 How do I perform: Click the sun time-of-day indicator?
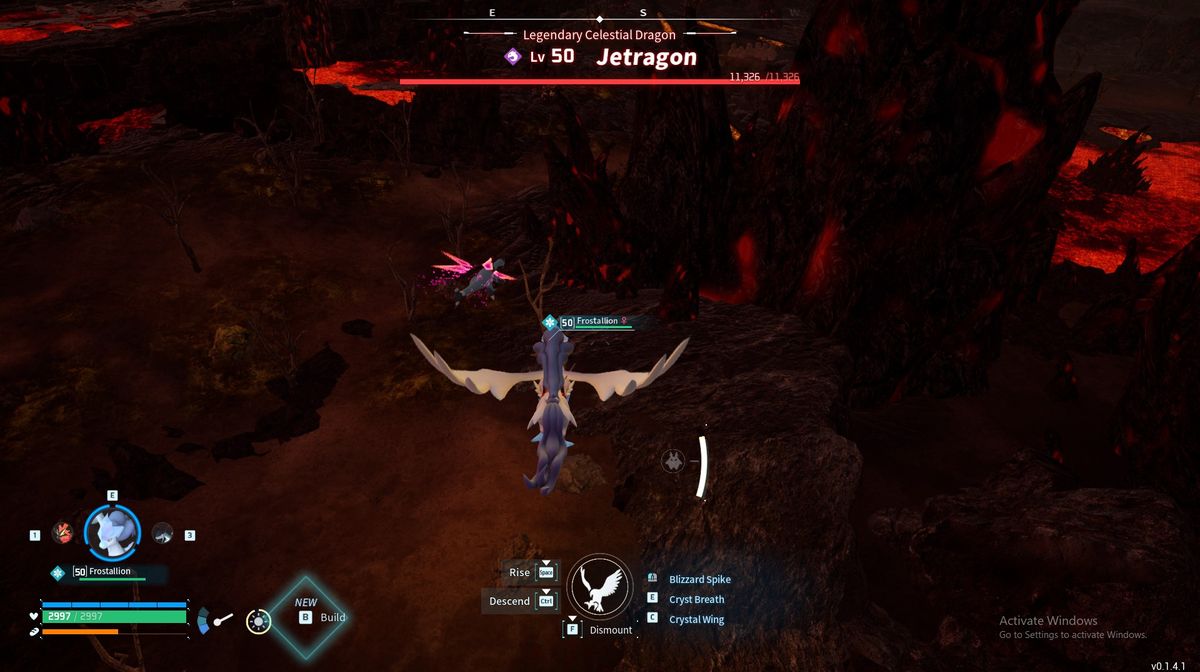tap(259, 621)
